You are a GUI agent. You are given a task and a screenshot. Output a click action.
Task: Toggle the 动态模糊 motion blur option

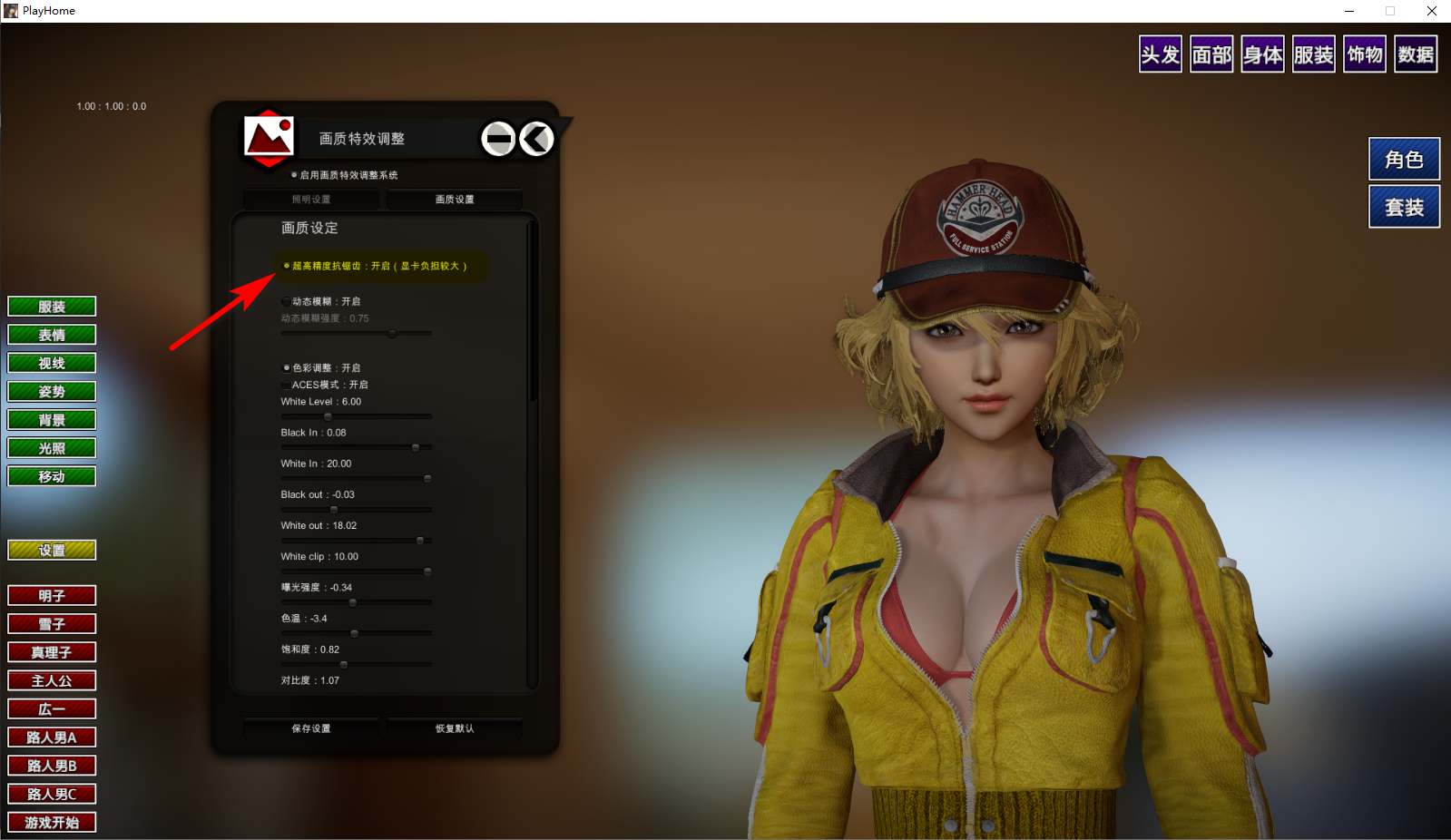click(287, 301)
